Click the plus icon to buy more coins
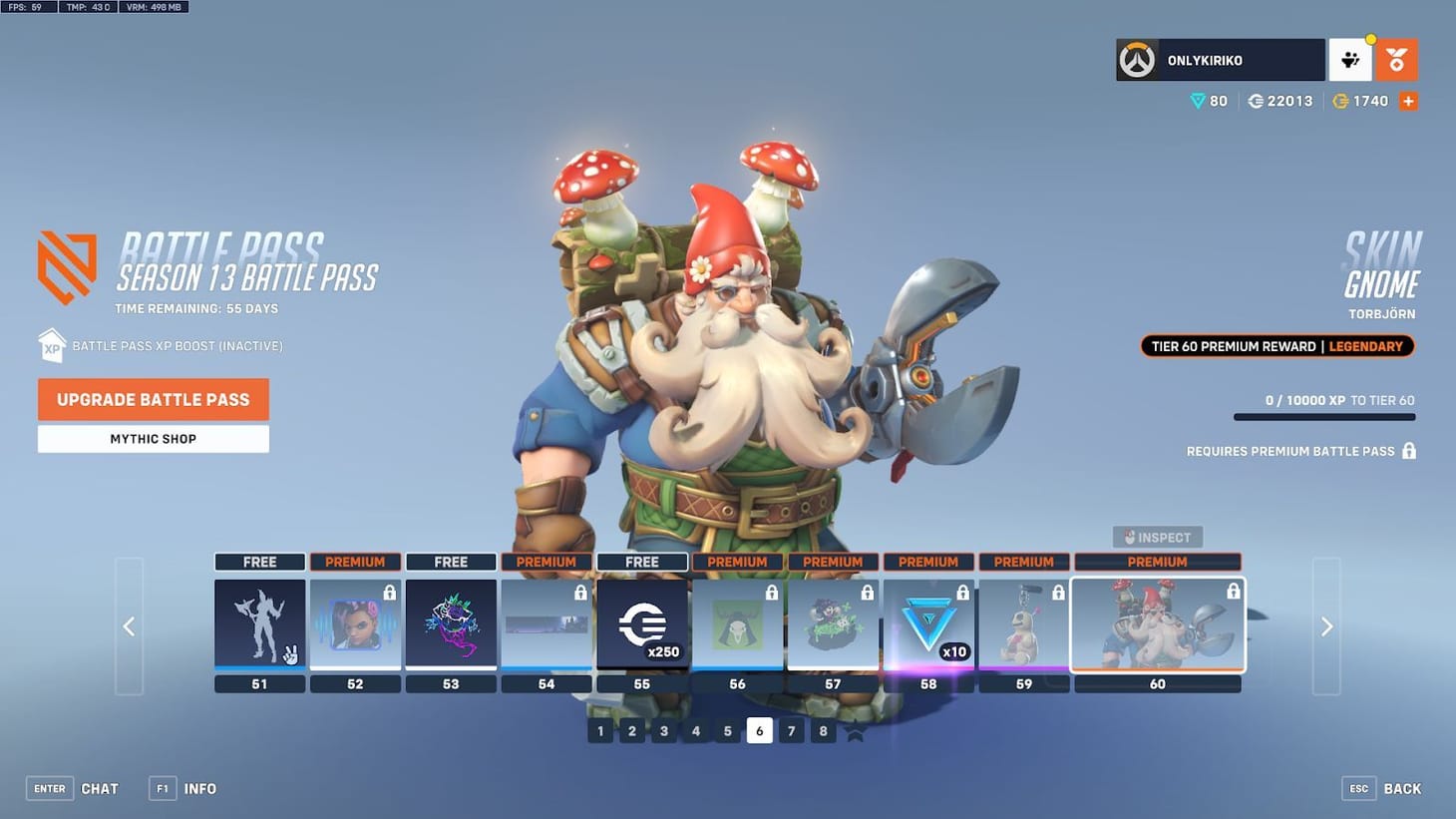 1408,101
